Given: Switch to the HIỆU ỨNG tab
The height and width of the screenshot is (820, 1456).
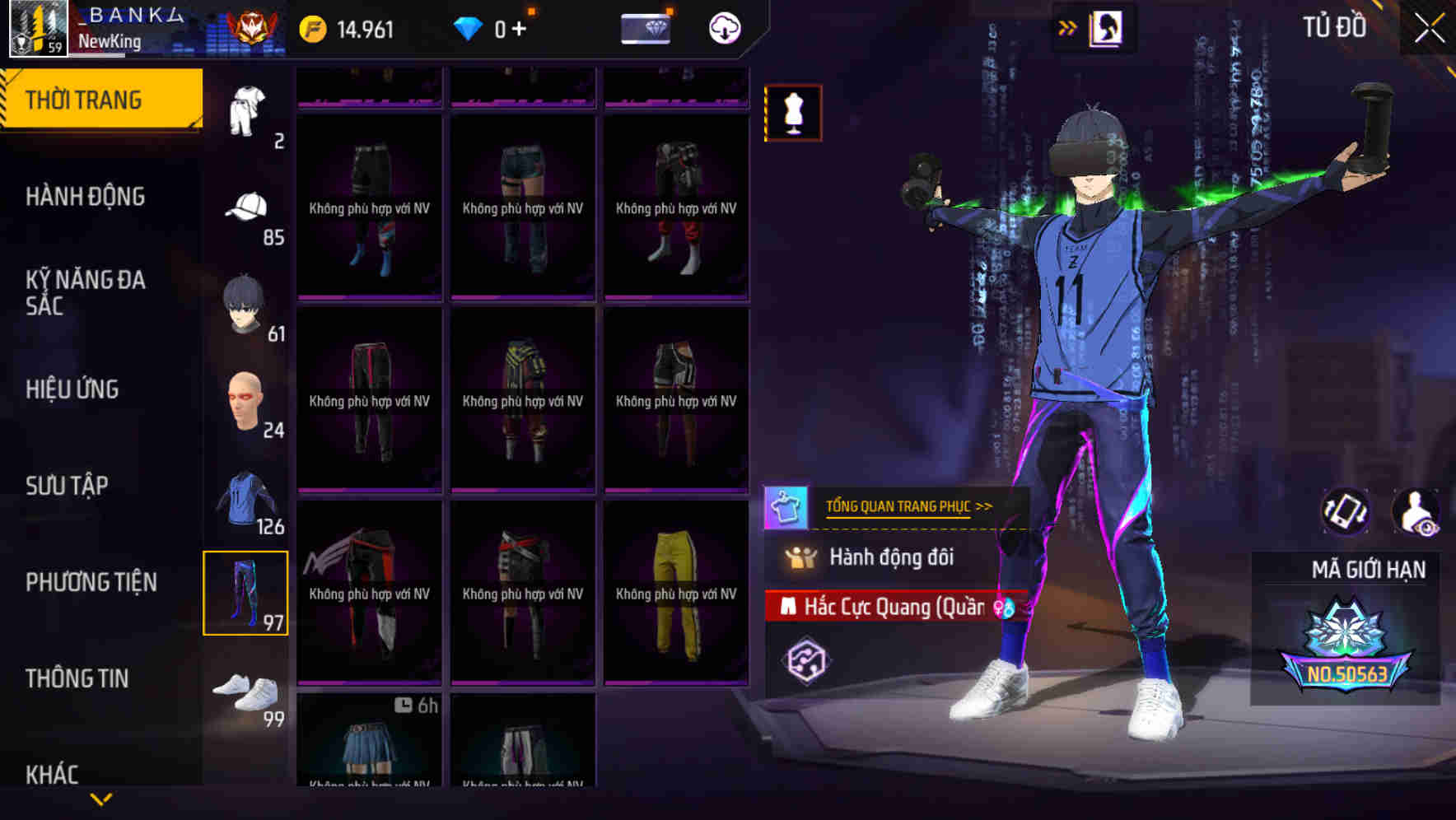Looking at the screenshot, I should click(x=72, y=389).
